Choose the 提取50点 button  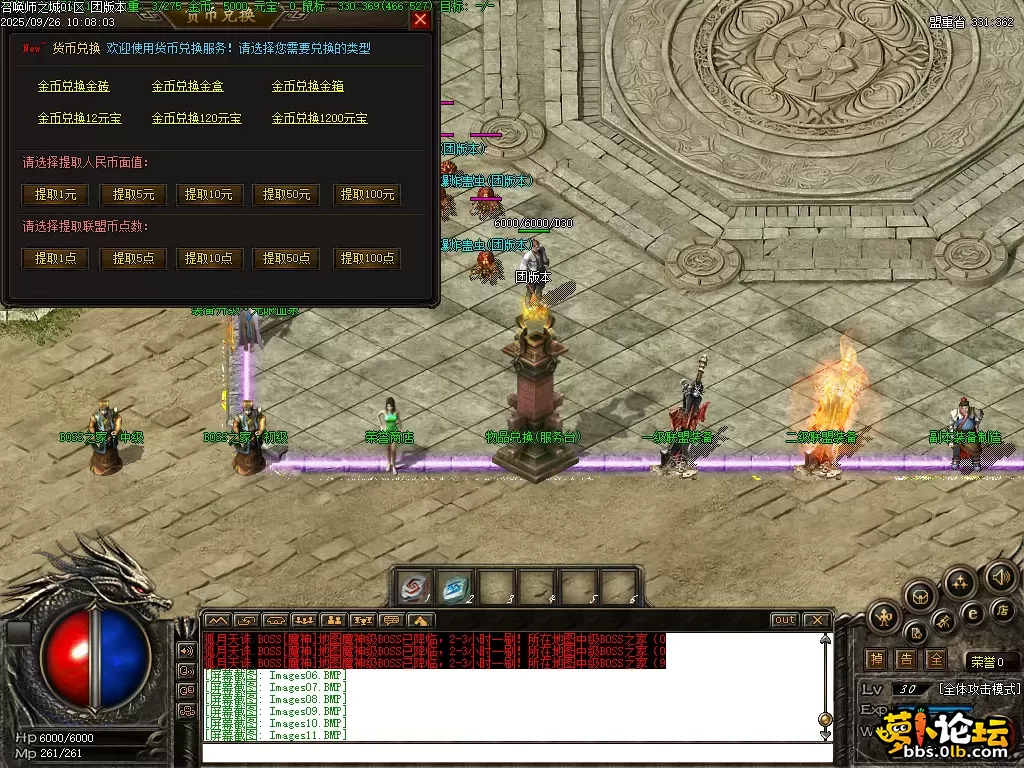(287, 258)
